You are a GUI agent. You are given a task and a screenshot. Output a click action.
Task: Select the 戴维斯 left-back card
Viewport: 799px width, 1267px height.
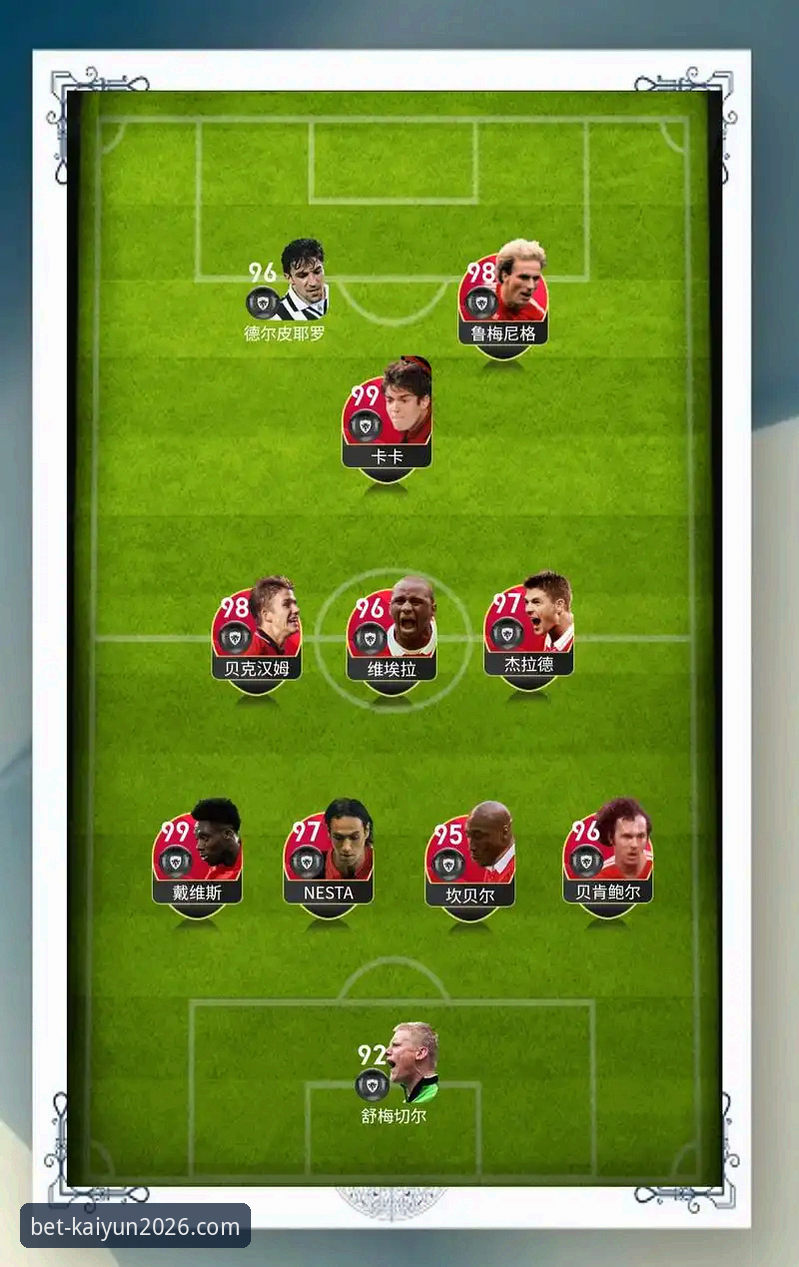[x=198, y=857]
